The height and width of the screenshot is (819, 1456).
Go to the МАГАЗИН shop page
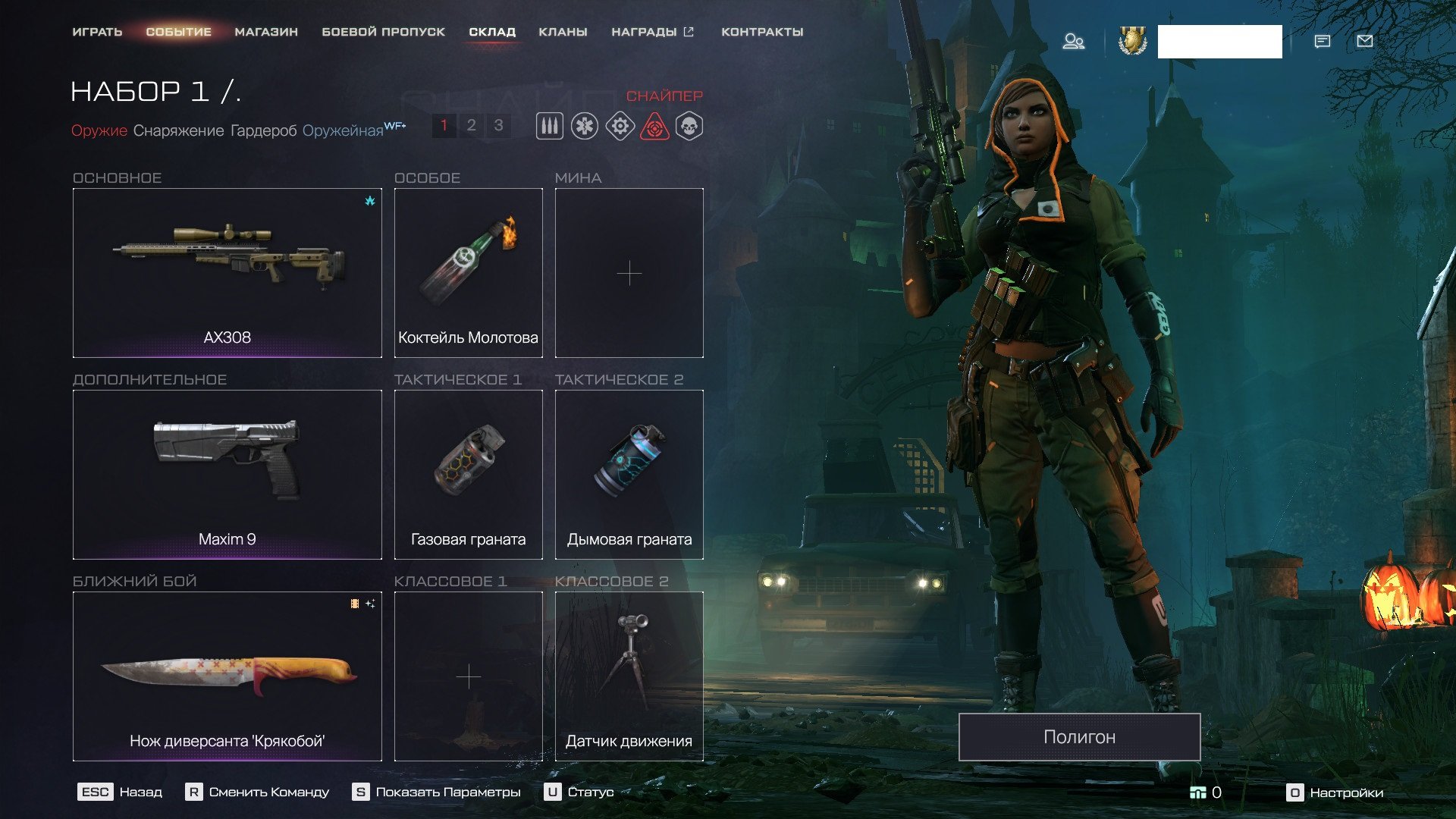266,32
